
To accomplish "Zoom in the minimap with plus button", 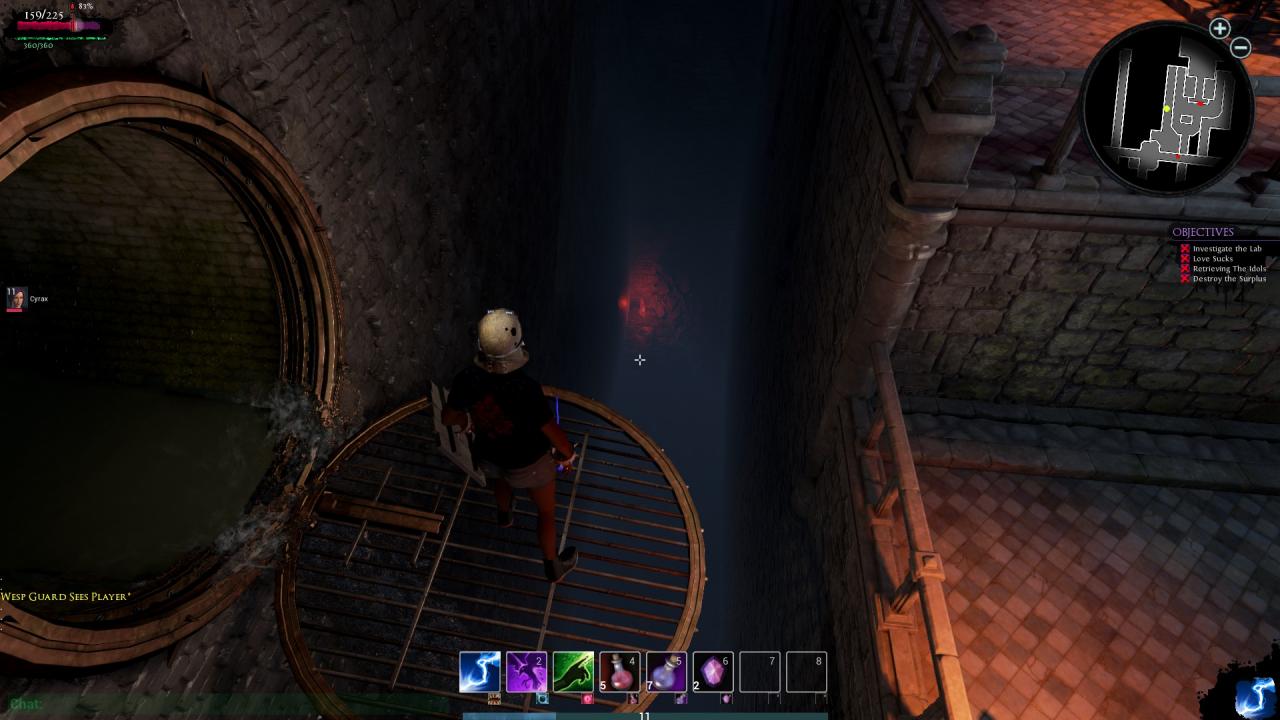I will 1219,28.
